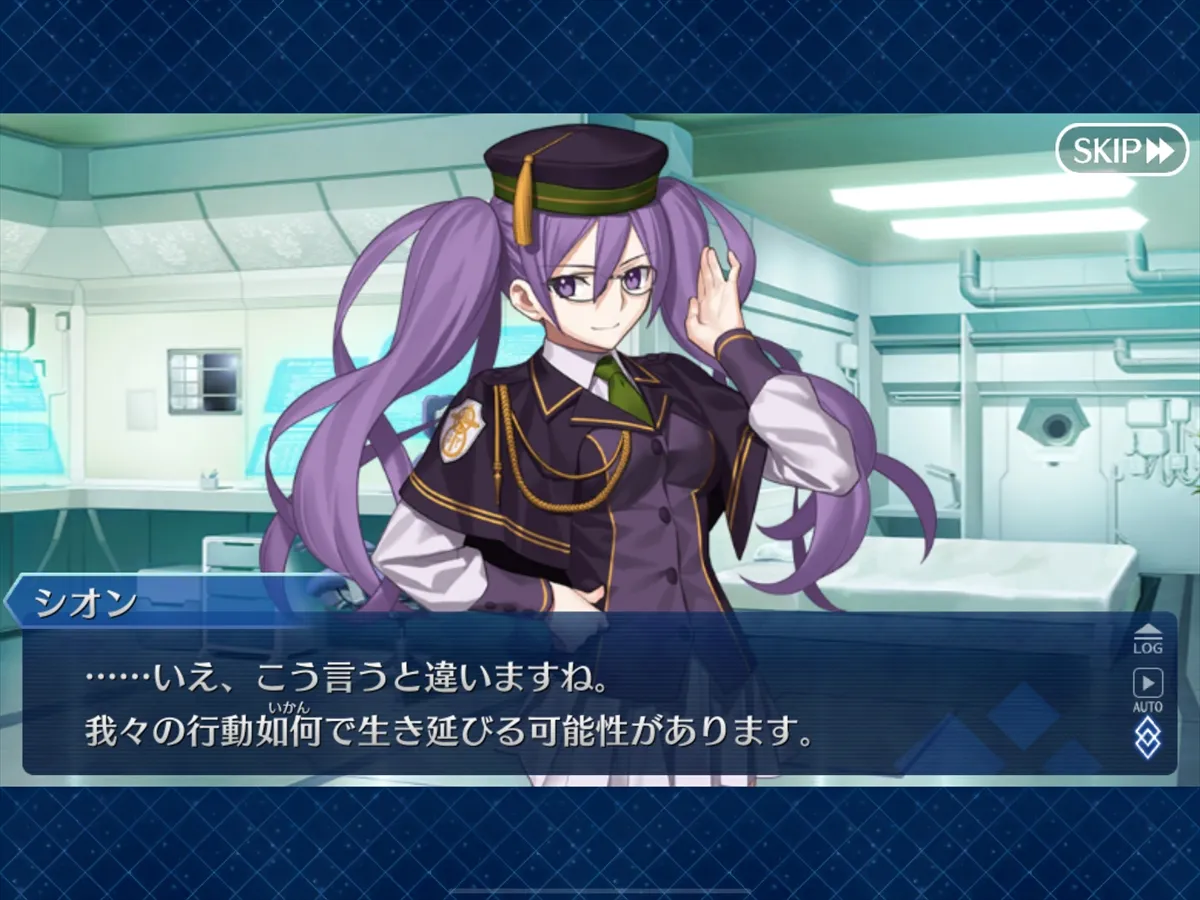Open the dialogue LOG history
Screen dimensions: 1200x900
pos(1147,639)
